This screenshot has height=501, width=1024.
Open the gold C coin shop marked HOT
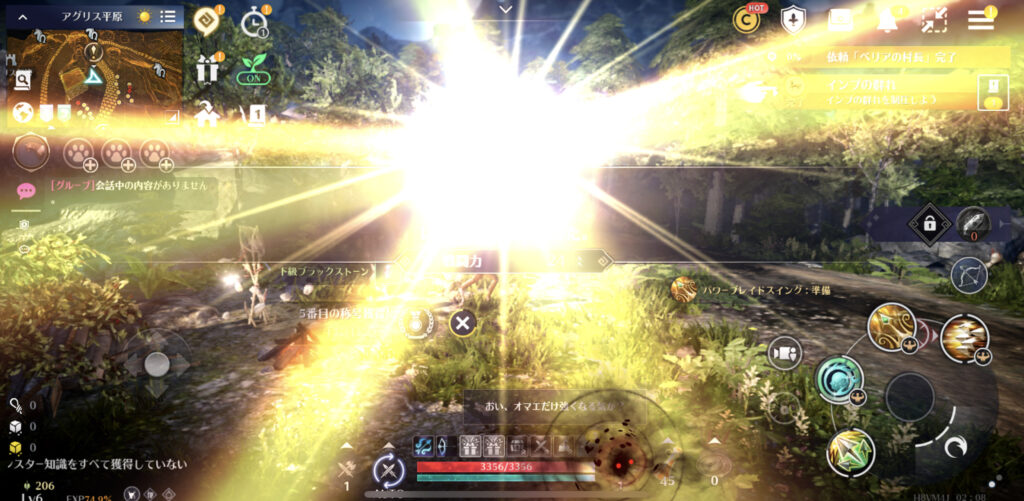pos(747,19)
